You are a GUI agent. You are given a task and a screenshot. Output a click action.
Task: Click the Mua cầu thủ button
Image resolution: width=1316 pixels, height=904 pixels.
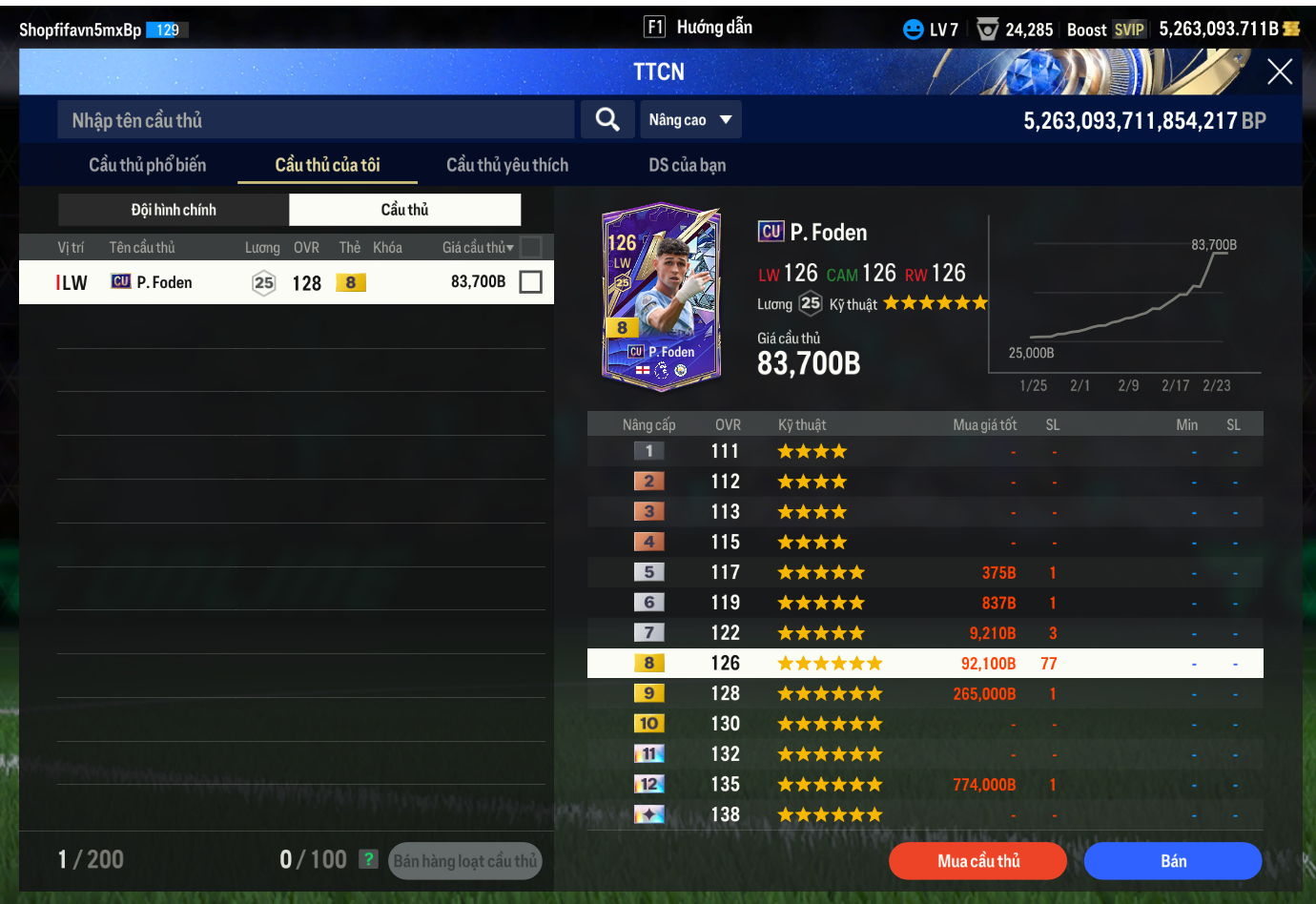(x=977, y=861)
